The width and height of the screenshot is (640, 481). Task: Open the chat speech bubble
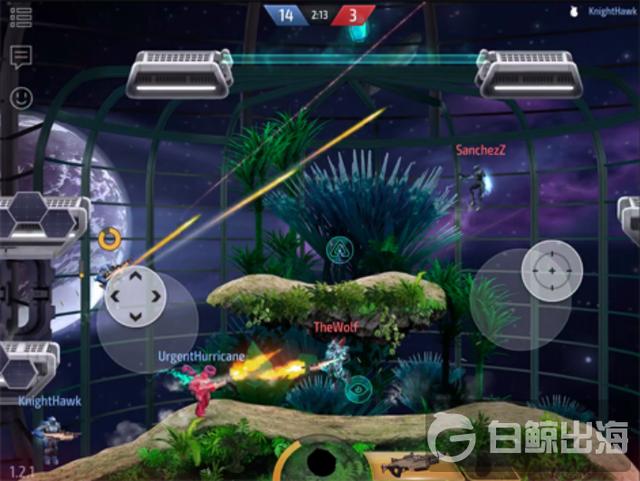click(20, 56)
